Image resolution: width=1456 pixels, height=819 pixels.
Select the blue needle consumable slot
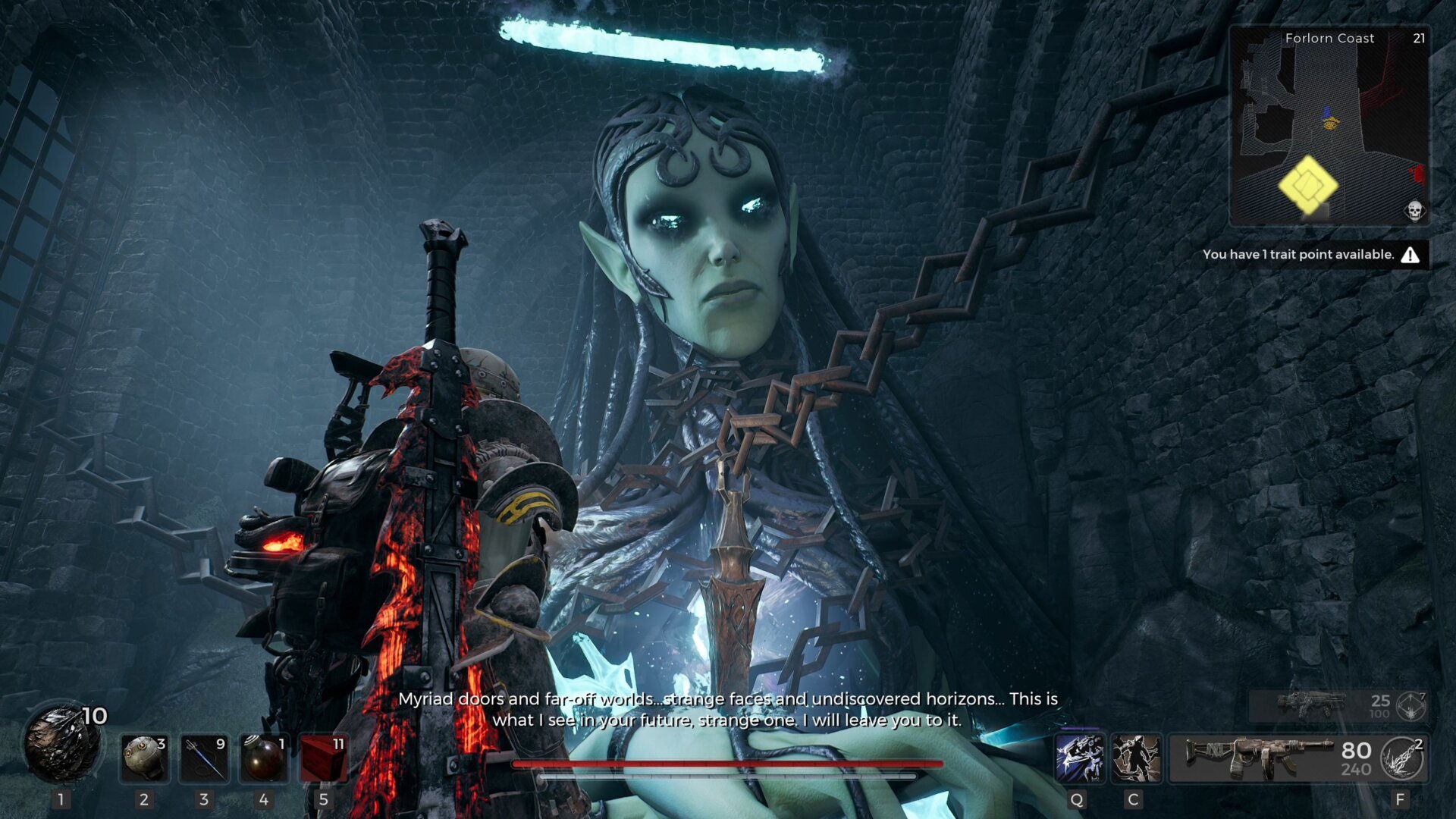tap(204, 758)
